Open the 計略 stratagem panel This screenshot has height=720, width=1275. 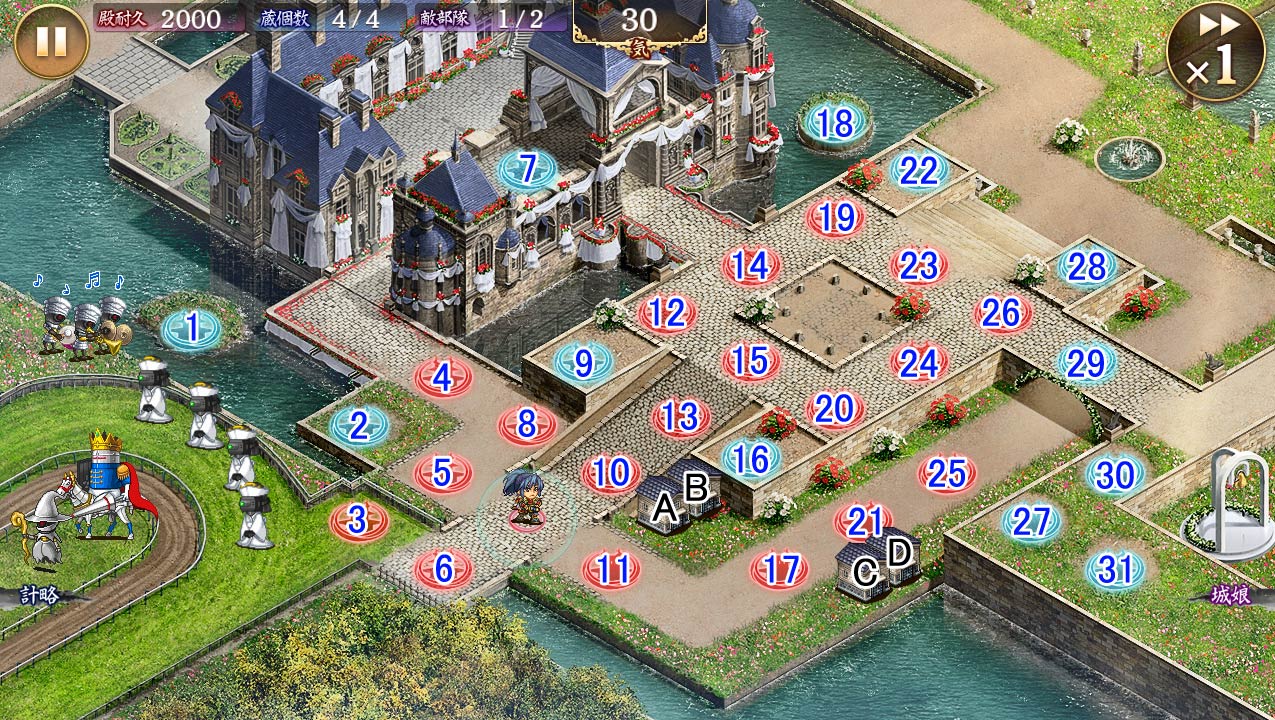click(40, 596)
